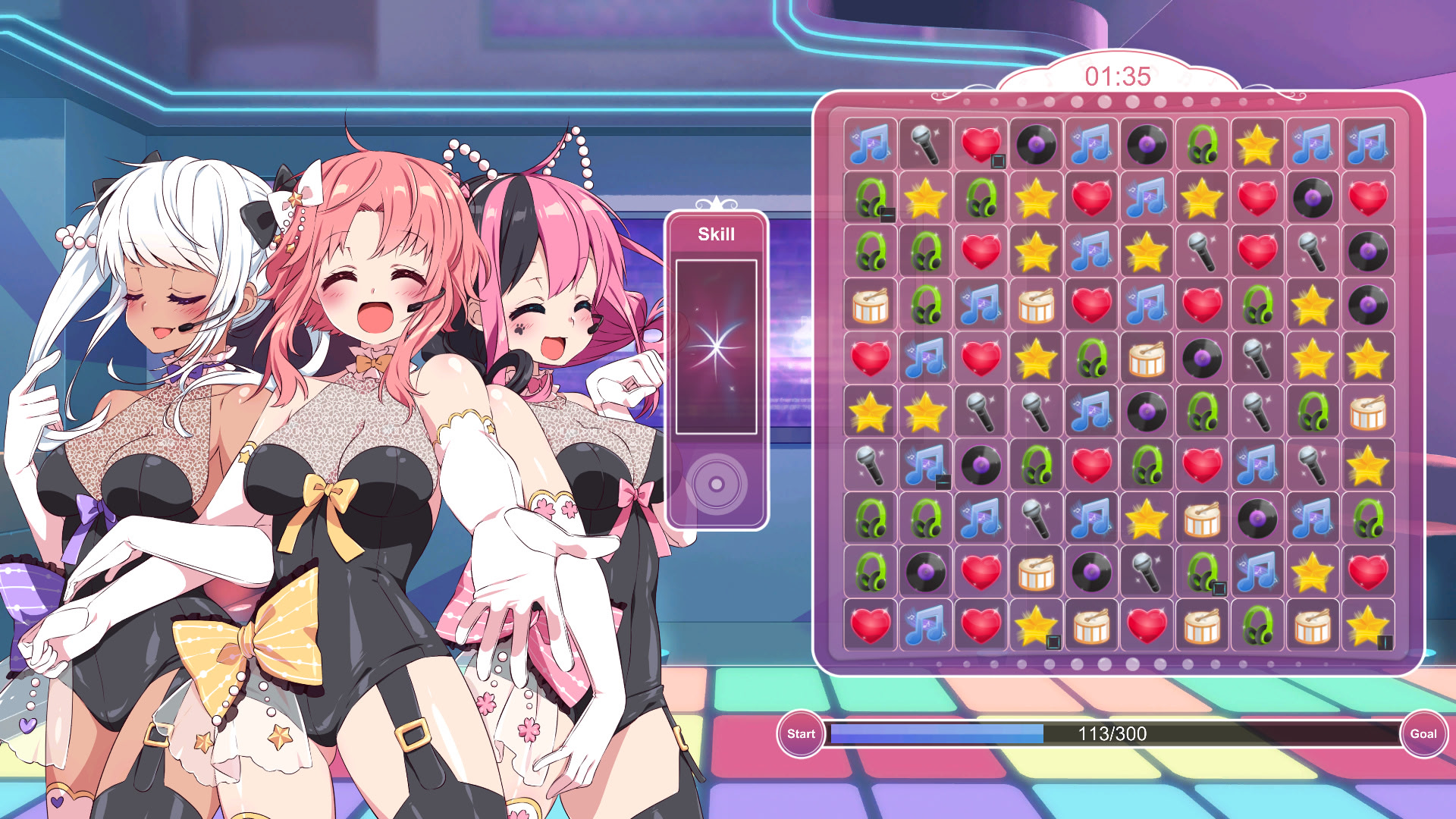Click the Goal marker on the progress bar
1456x819 pixels.
(x=1422, y=733)
